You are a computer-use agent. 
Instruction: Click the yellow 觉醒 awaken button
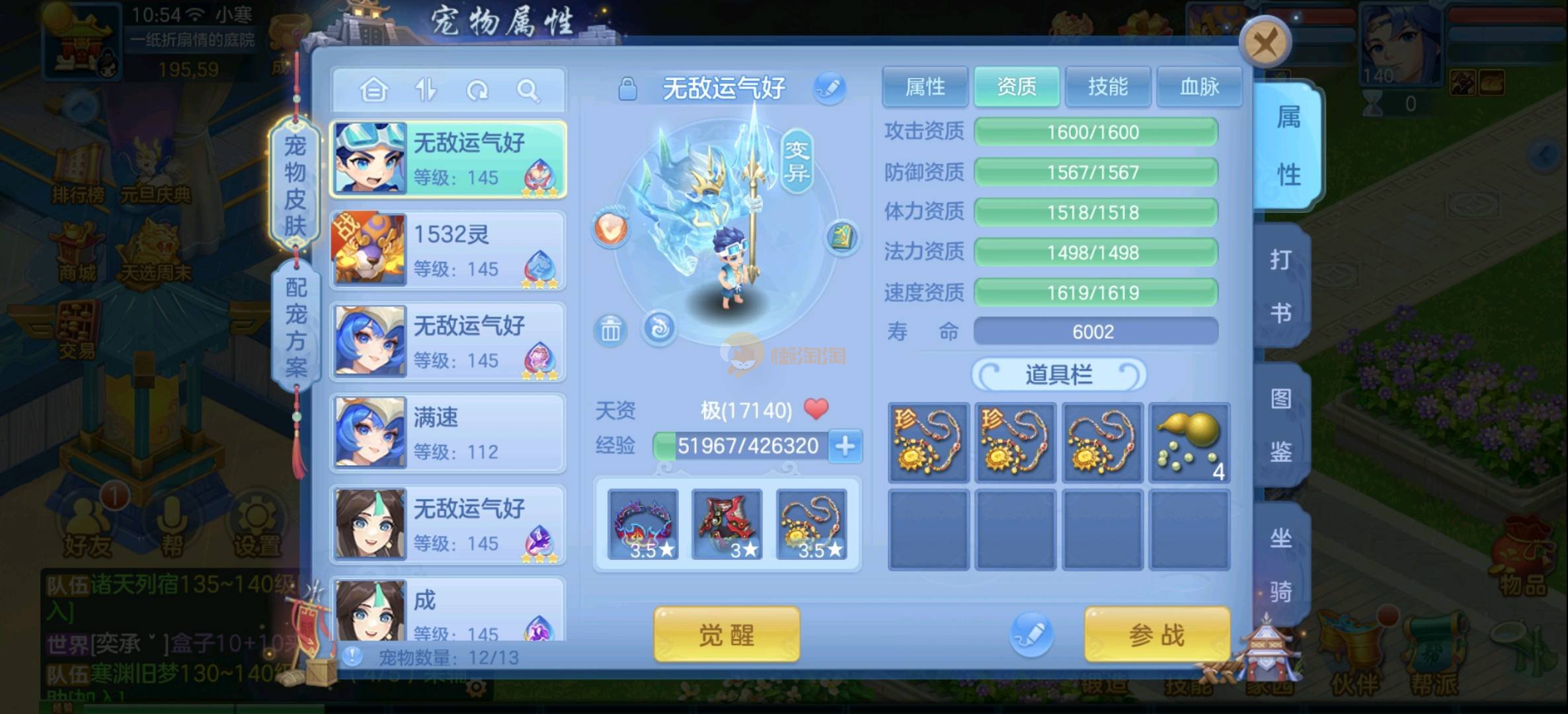click(726, 635)
